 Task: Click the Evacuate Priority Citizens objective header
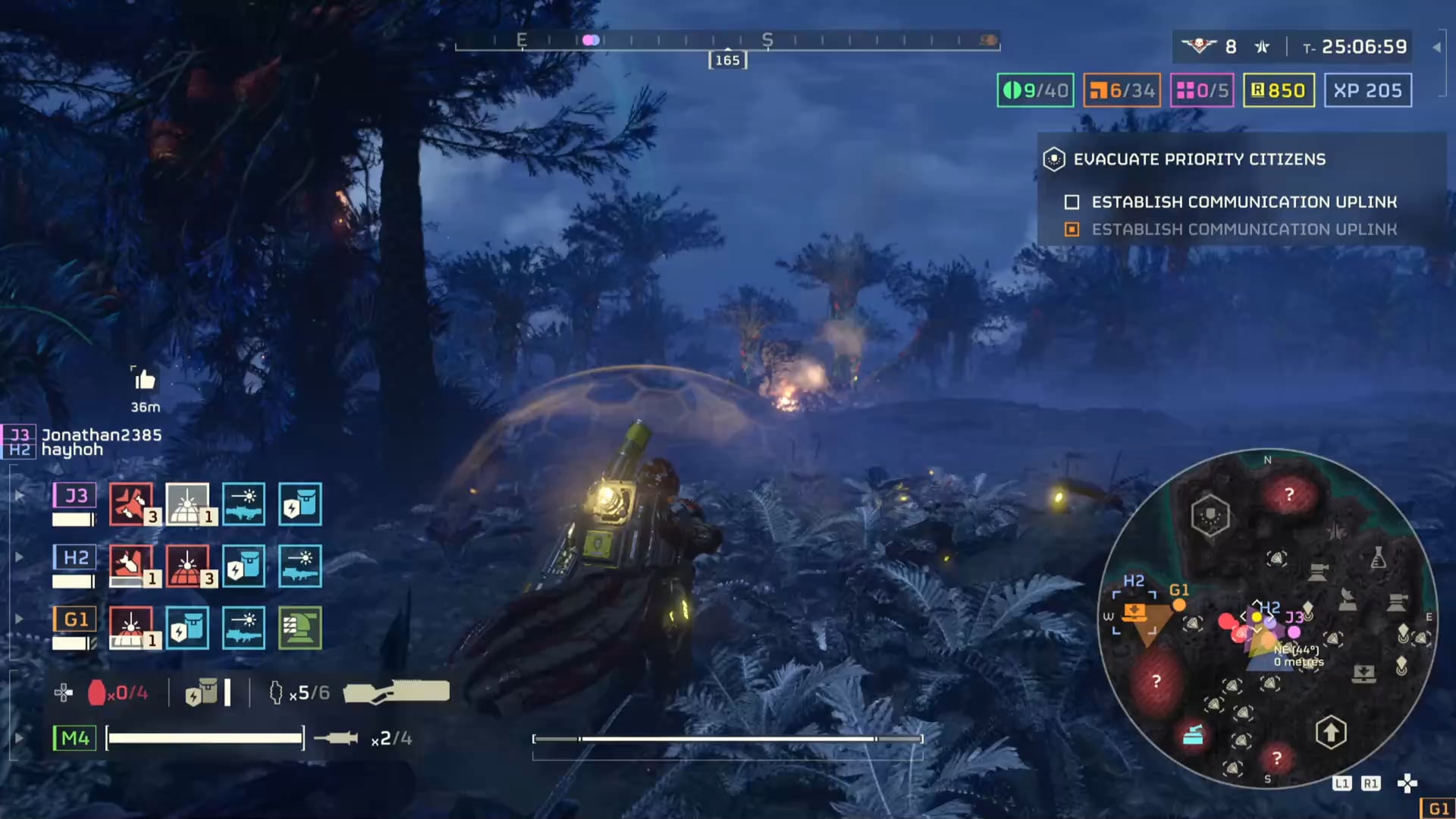[1199, 159]
